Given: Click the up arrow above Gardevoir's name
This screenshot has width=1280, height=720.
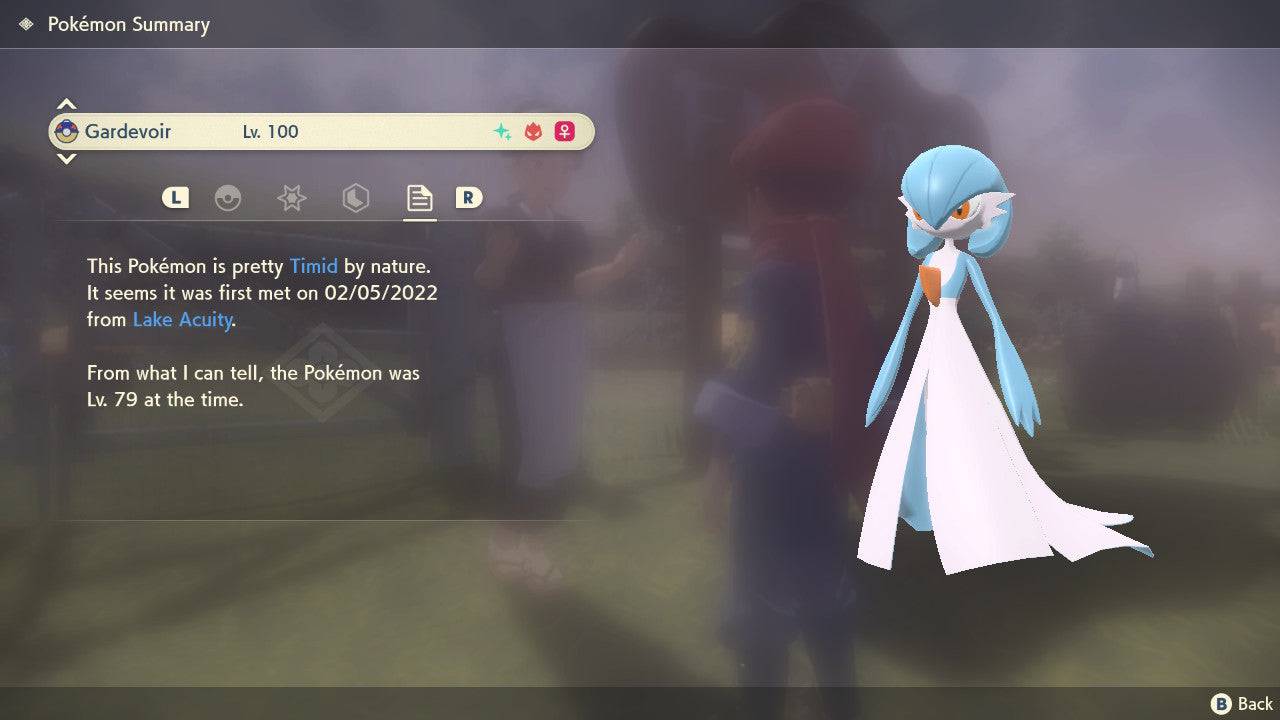Looking at the screenshot, I should (66, 103).
